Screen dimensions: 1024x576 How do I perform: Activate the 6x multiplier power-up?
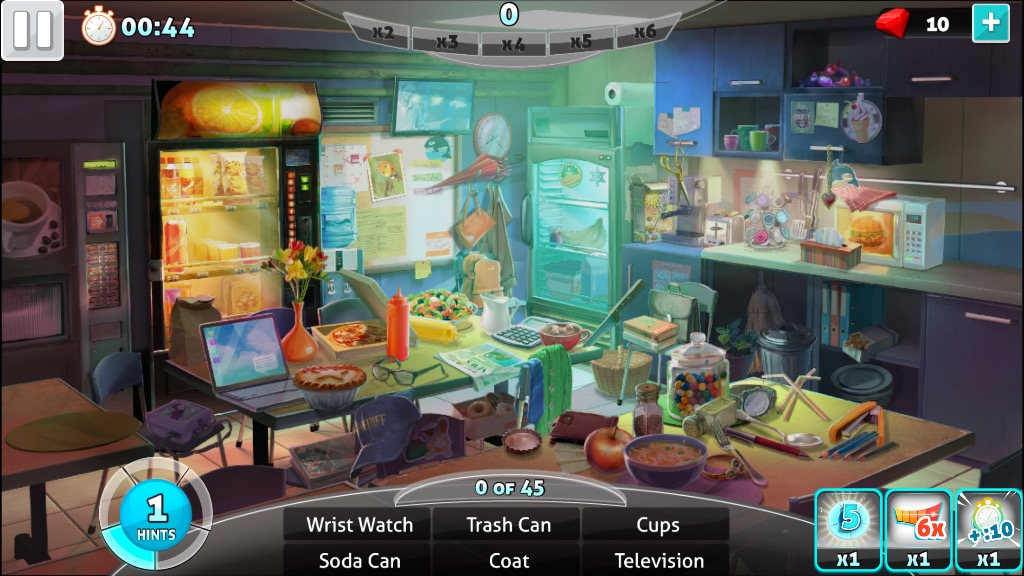click(918, 529)
